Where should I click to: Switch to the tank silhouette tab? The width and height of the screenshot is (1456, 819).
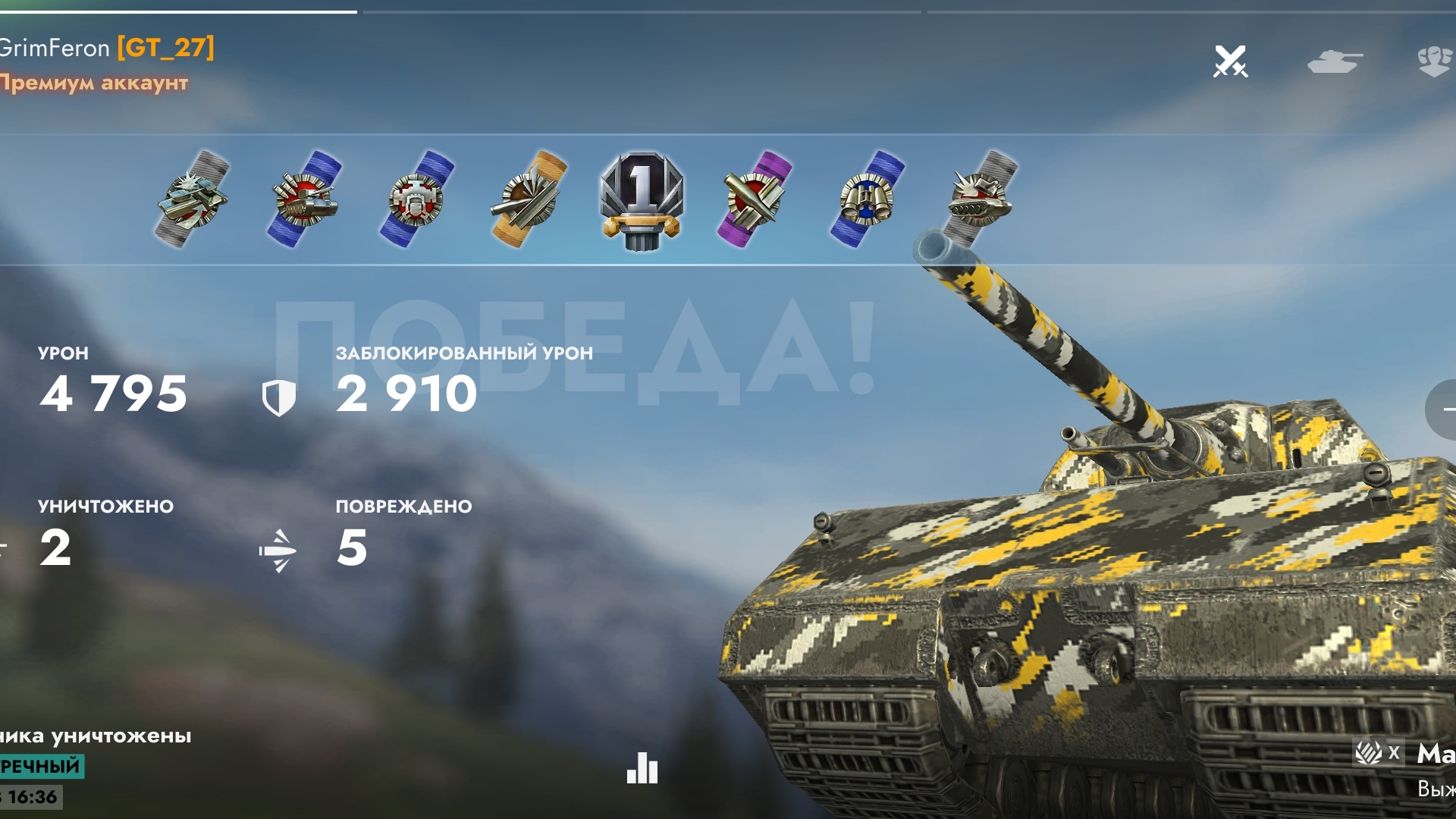point(1335,61)
